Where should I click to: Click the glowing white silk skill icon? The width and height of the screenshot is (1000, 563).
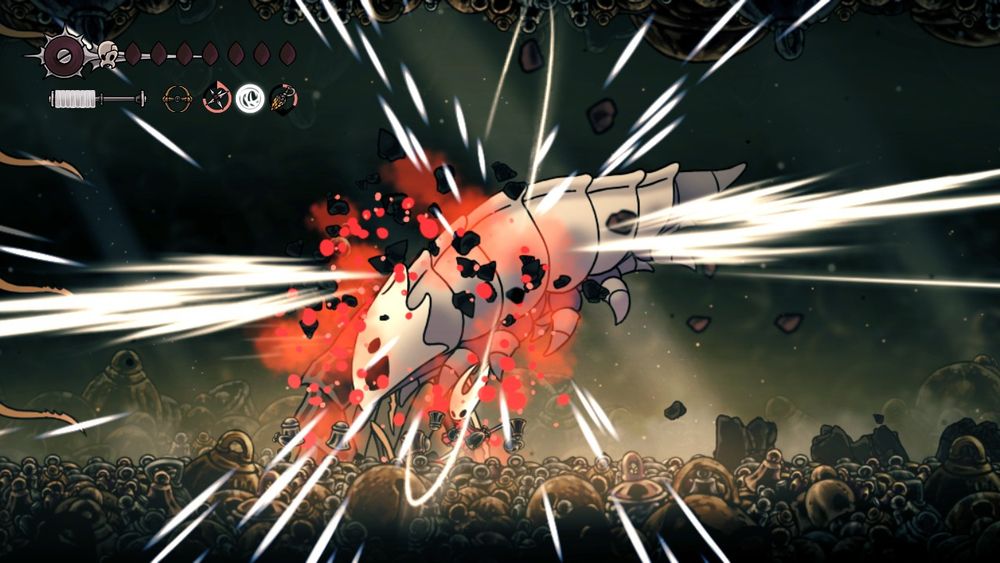250,98
